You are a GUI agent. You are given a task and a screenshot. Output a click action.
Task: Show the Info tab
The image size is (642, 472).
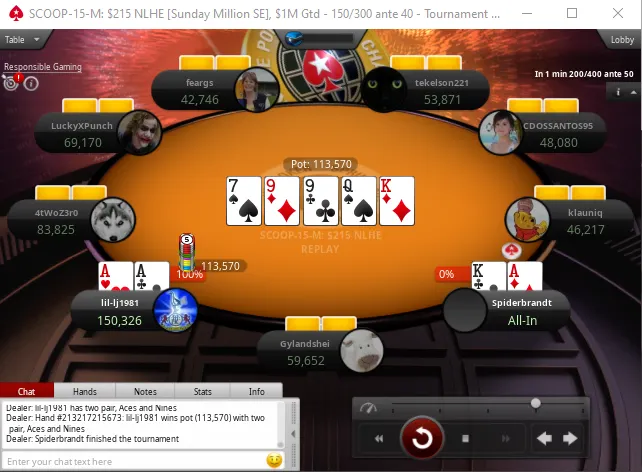point(257,392)
